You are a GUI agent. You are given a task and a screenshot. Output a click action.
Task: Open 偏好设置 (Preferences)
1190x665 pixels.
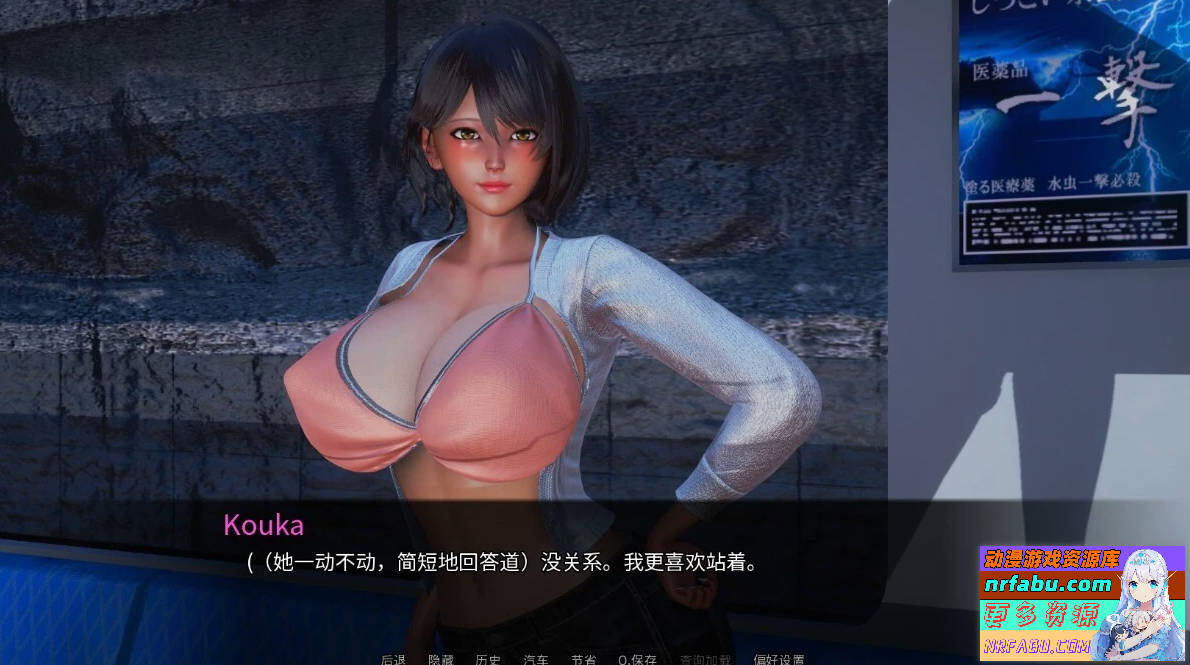coord(779,659)
